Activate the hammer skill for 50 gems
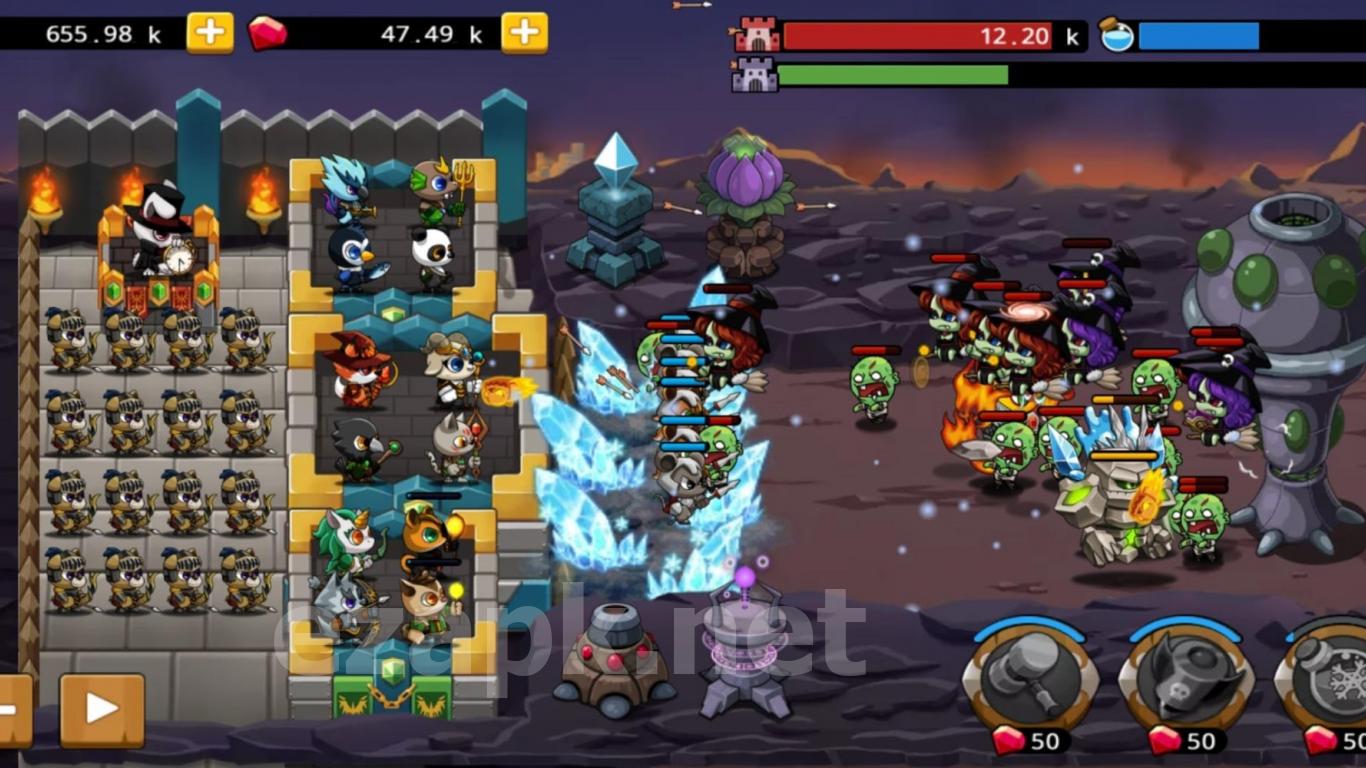 coord(1029,677)
